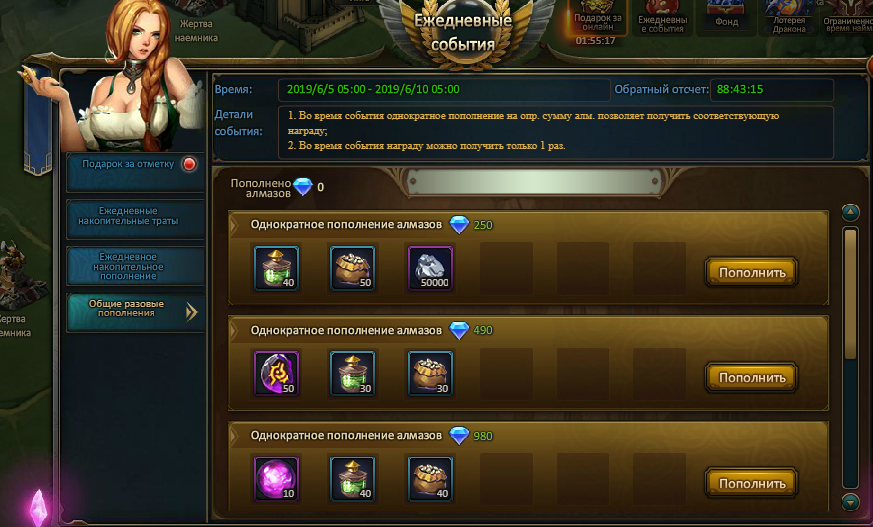Inspect the purple rune reward marked 50
The height and width of the screenshot is (527, 873).
[x=274, y=373]
